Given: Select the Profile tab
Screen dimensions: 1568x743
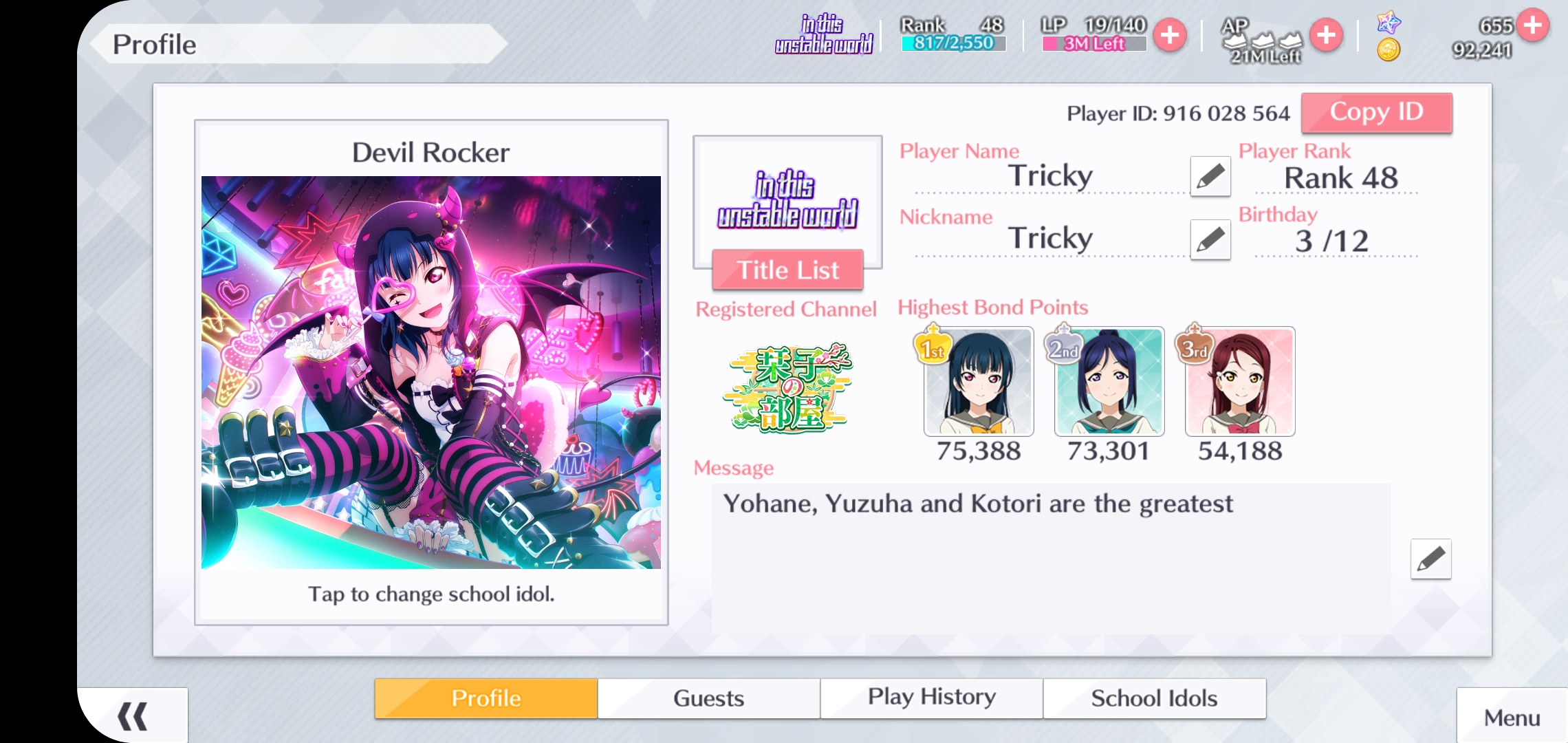Looking at the screenshot, I should point(486,698).
